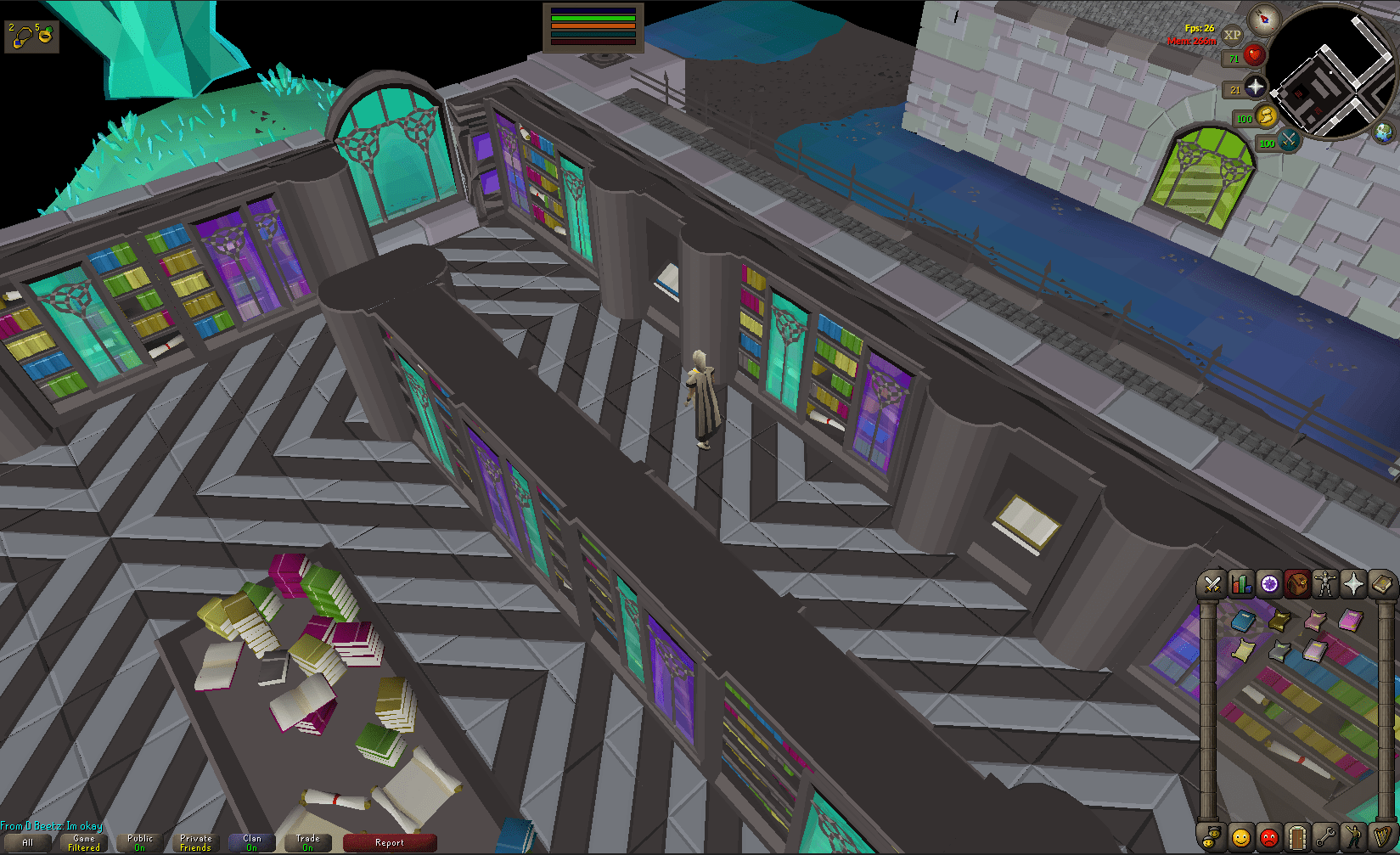1400x855 pixels.
Task: Toggle Trade chat off
Action: (308, 841)
